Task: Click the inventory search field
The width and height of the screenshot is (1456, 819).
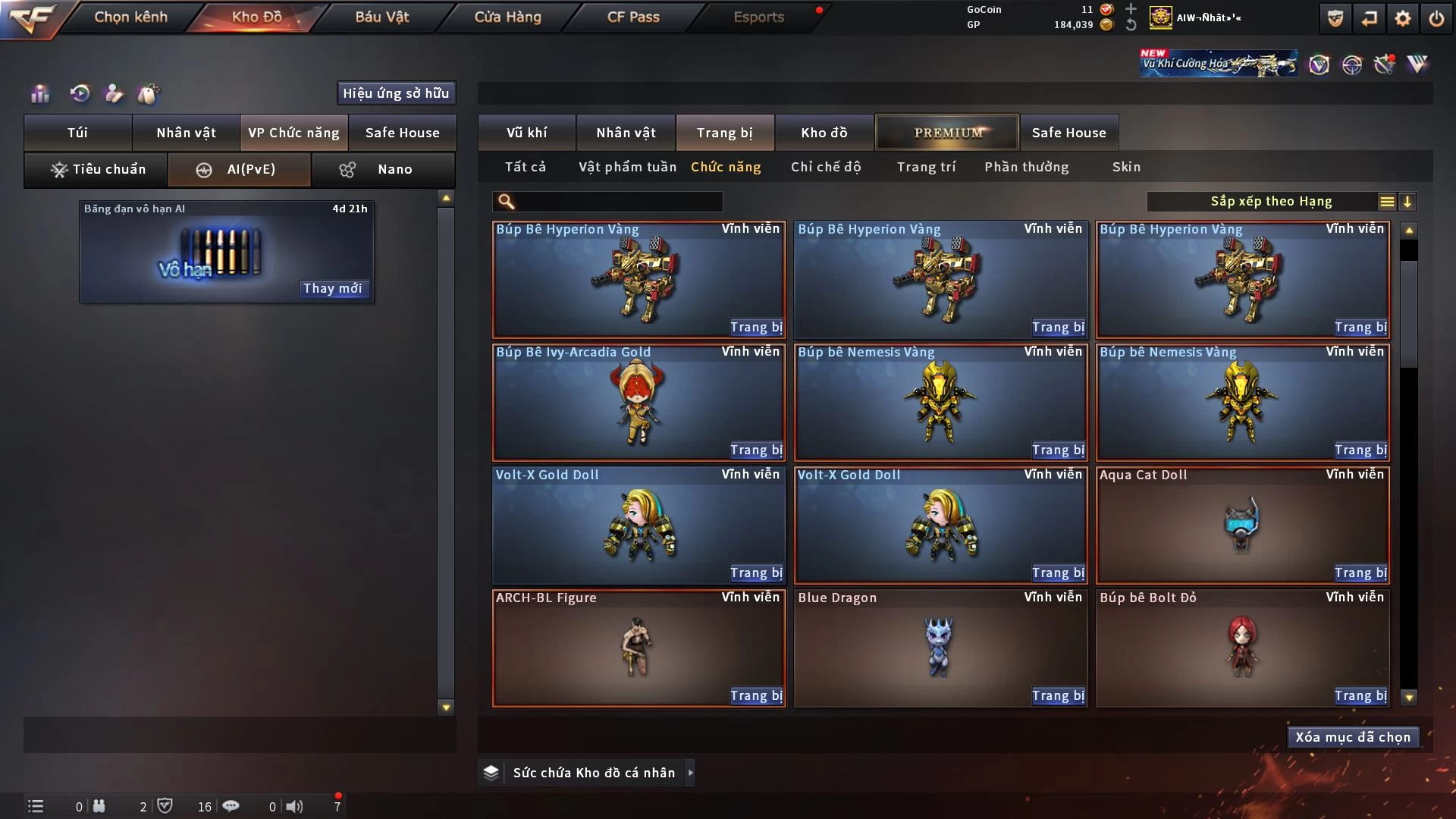Action: coord(618,202)
